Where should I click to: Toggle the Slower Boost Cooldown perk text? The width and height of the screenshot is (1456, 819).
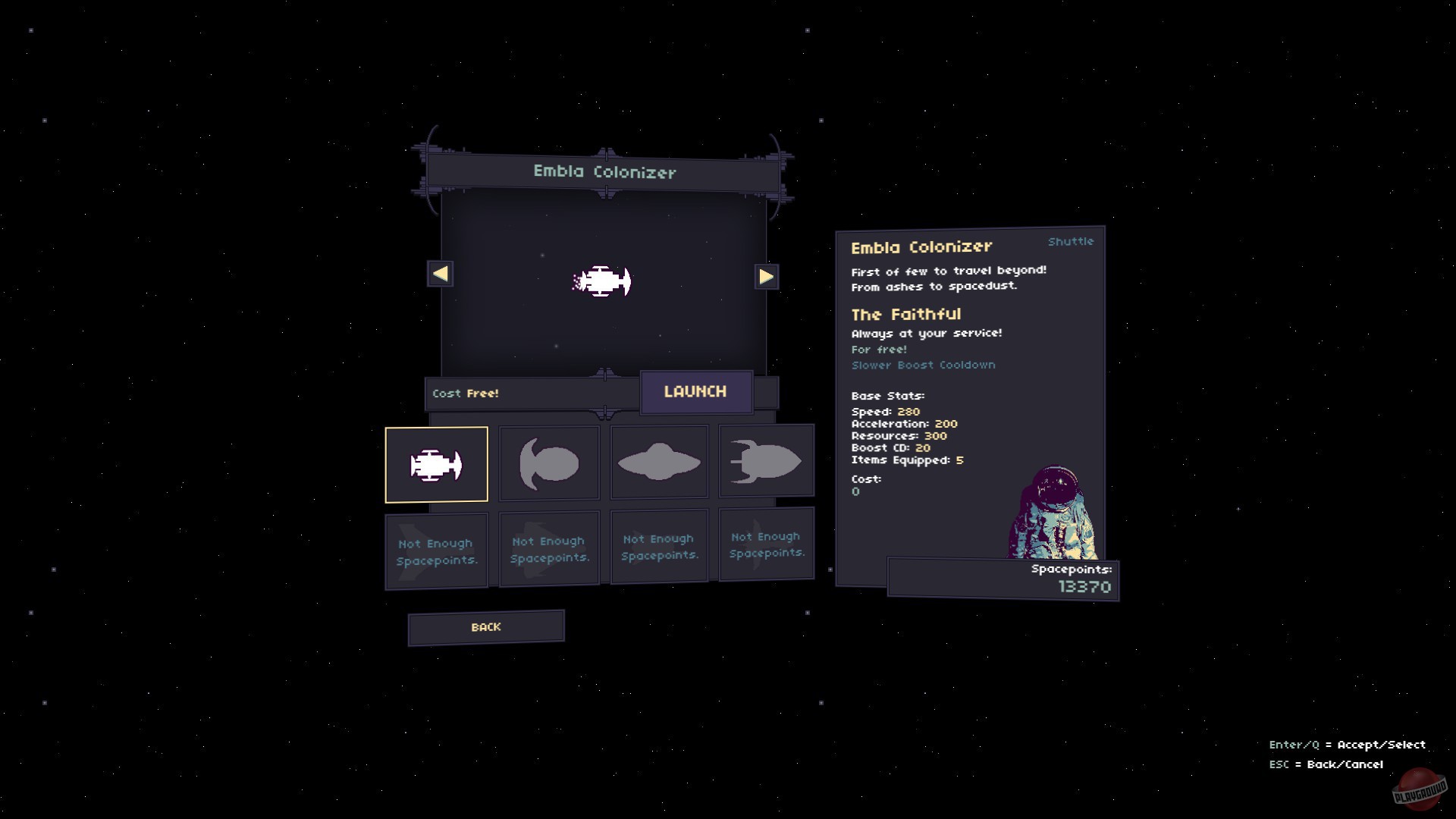pyautogui.click(x=922, y=365)
